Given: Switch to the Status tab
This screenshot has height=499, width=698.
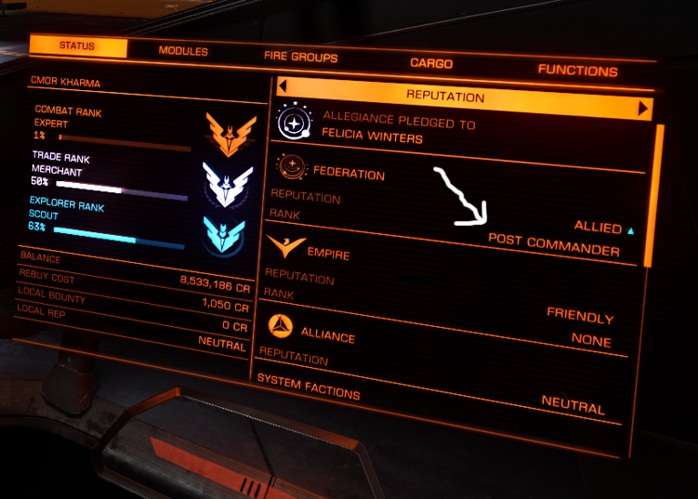Looking at the screenshot, I should pos(78,46).
